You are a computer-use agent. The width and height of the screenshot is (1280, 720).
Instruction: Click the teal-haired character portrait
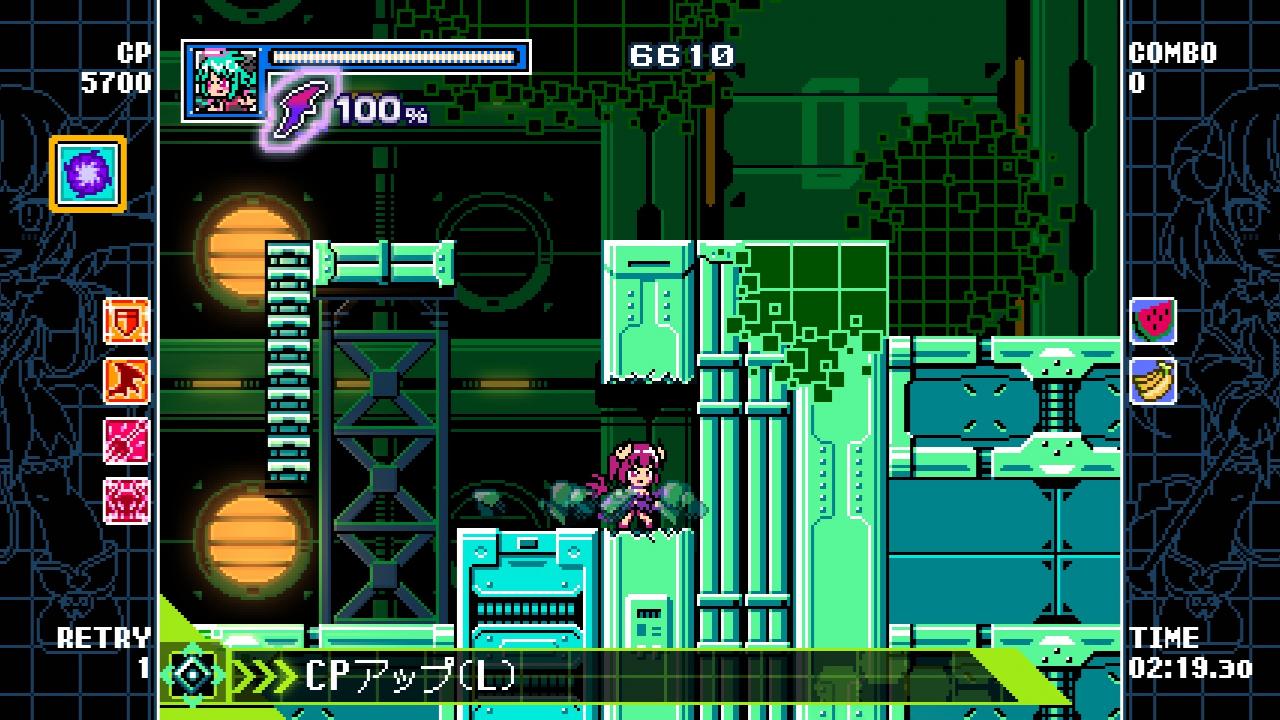click(223, 81)
